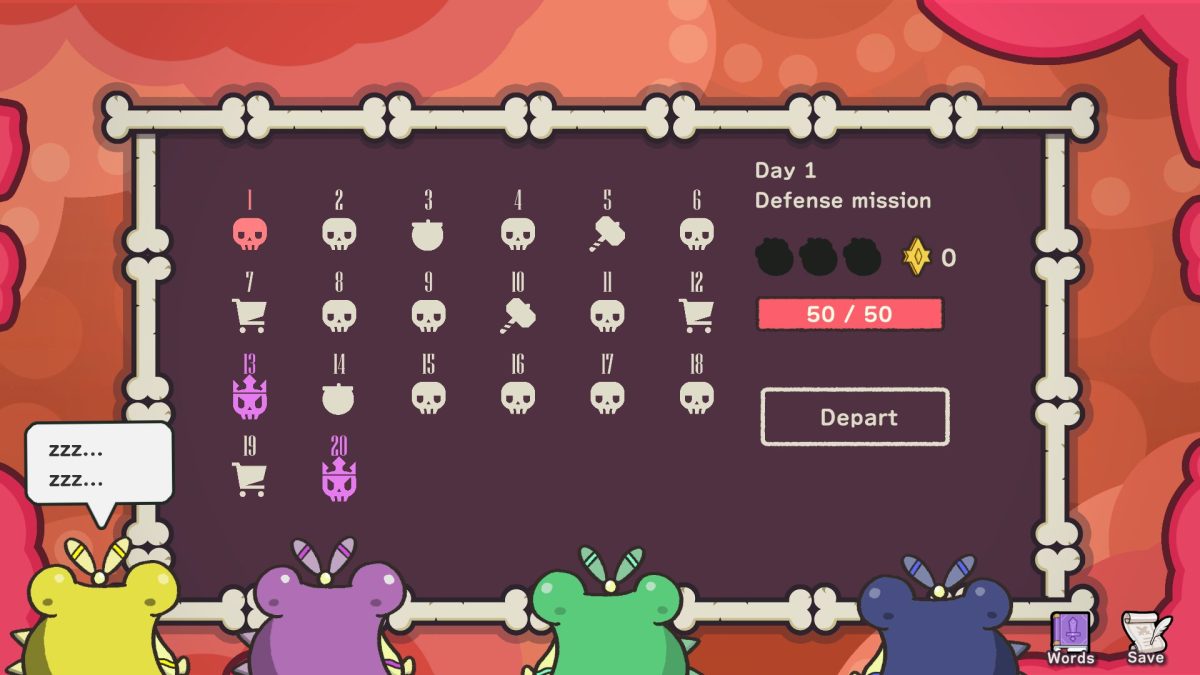Viewport: 1200px width, 675px height.
Task: Select the day 13 crowned boss skull
Action: click(x=249, y=397)
